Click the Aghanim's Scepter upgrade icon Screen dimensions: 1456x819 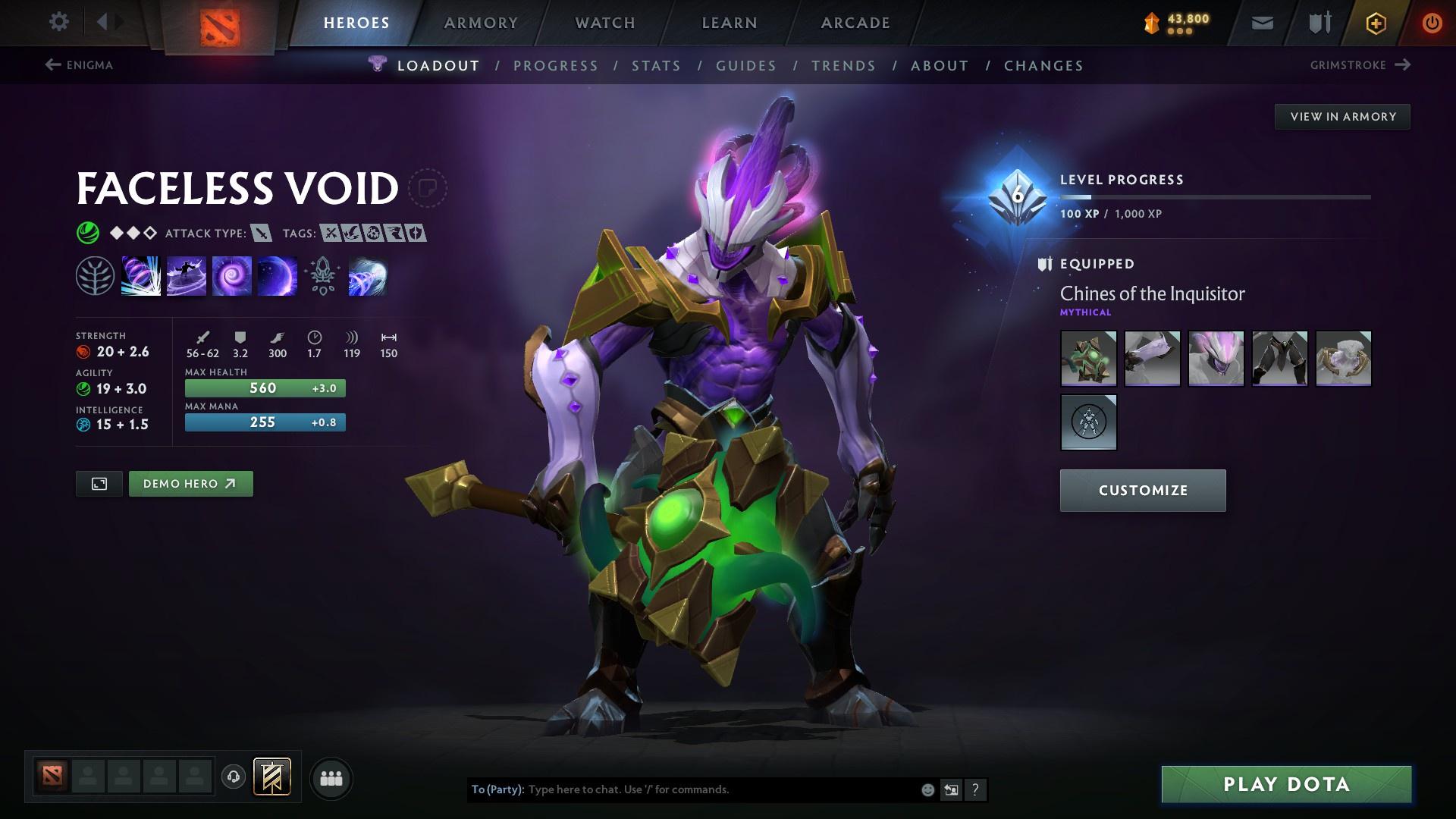(x=322, y=275)
